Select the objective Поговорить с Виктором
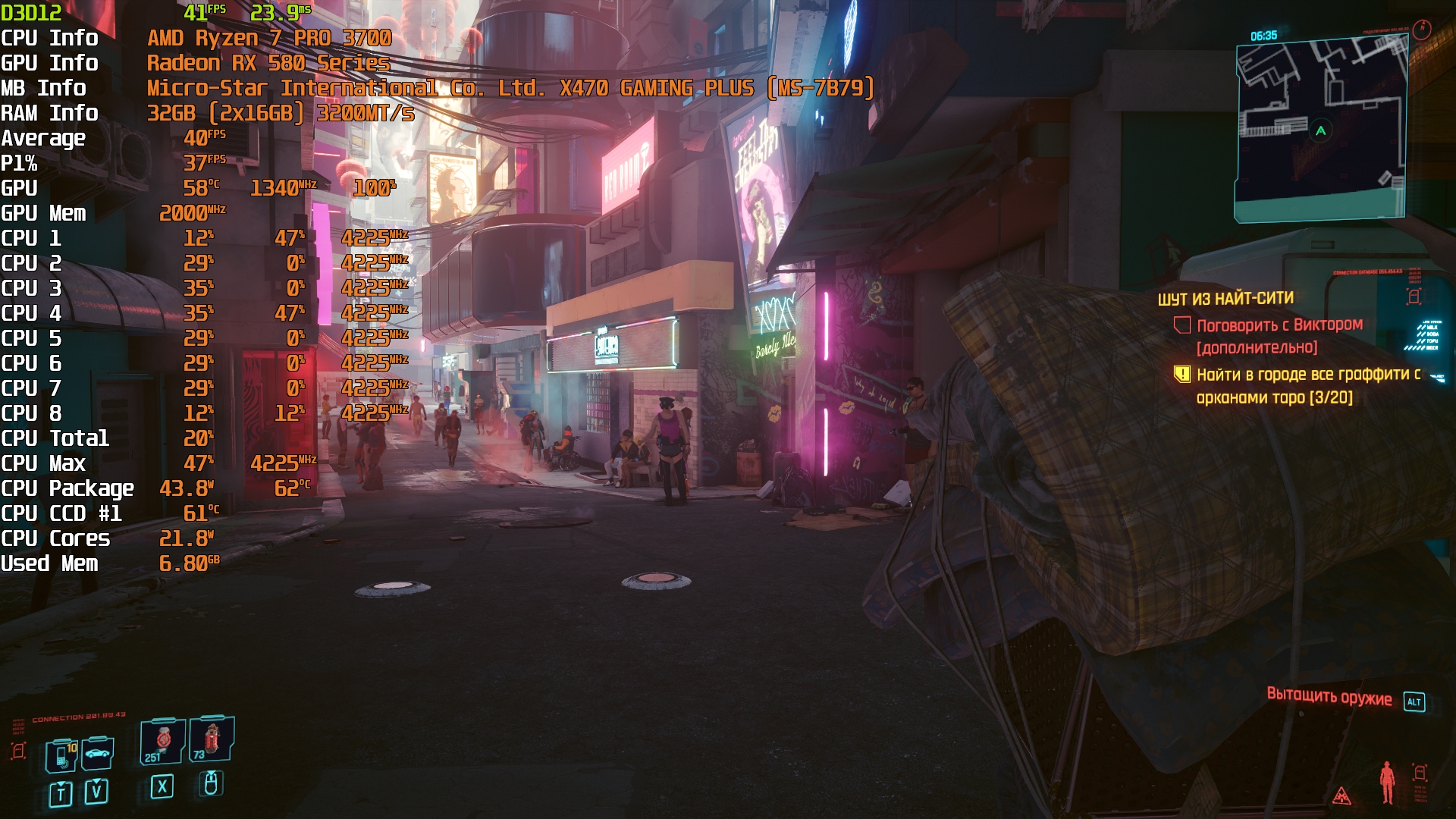This screenshot has height=819, width=1456. pyautogui.click(x=1279, y=325)
